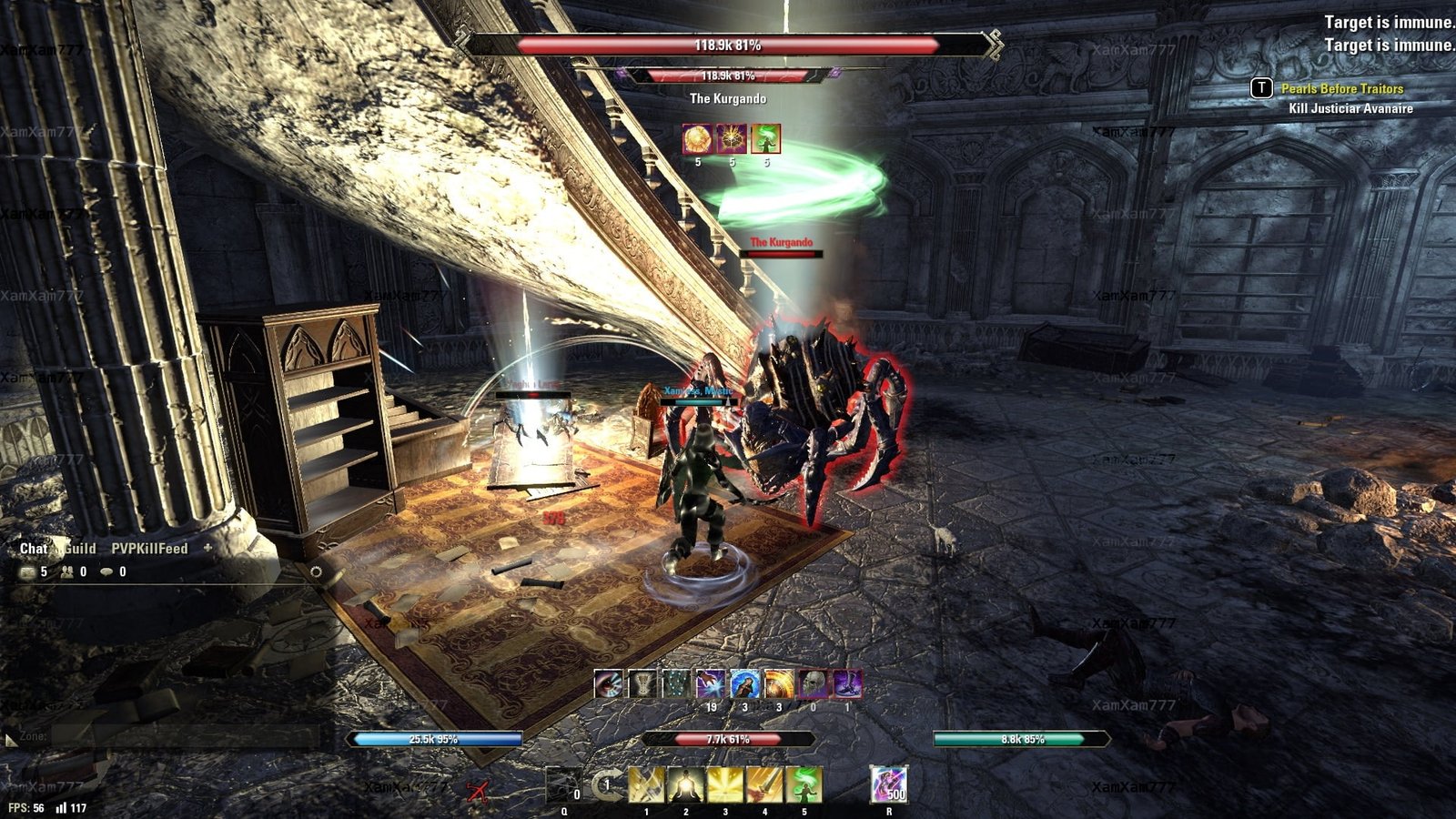This screenshot has height=819, width=1456.
Task: Trigger the purple ultimate ability
Action: pos(888,784)
